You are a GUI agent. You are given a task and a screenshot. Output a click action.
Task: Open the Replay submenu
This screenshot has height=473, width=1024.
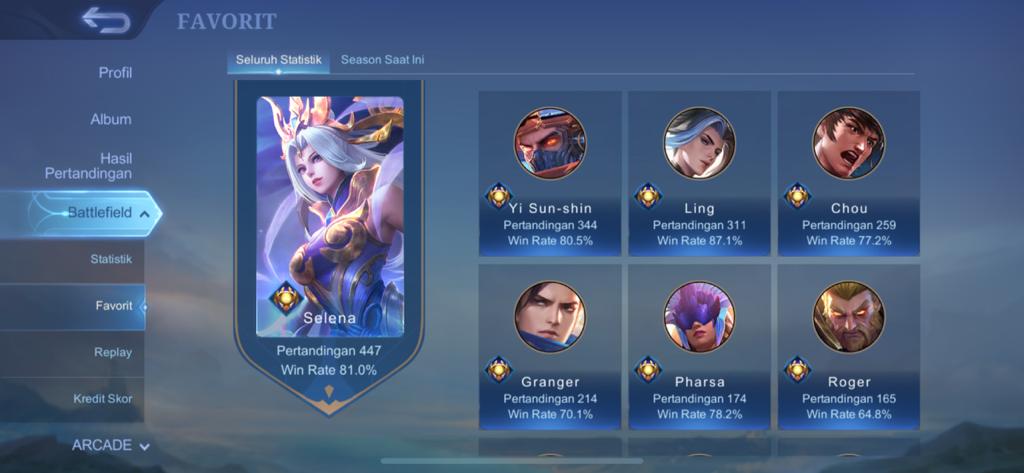[113, 352]
